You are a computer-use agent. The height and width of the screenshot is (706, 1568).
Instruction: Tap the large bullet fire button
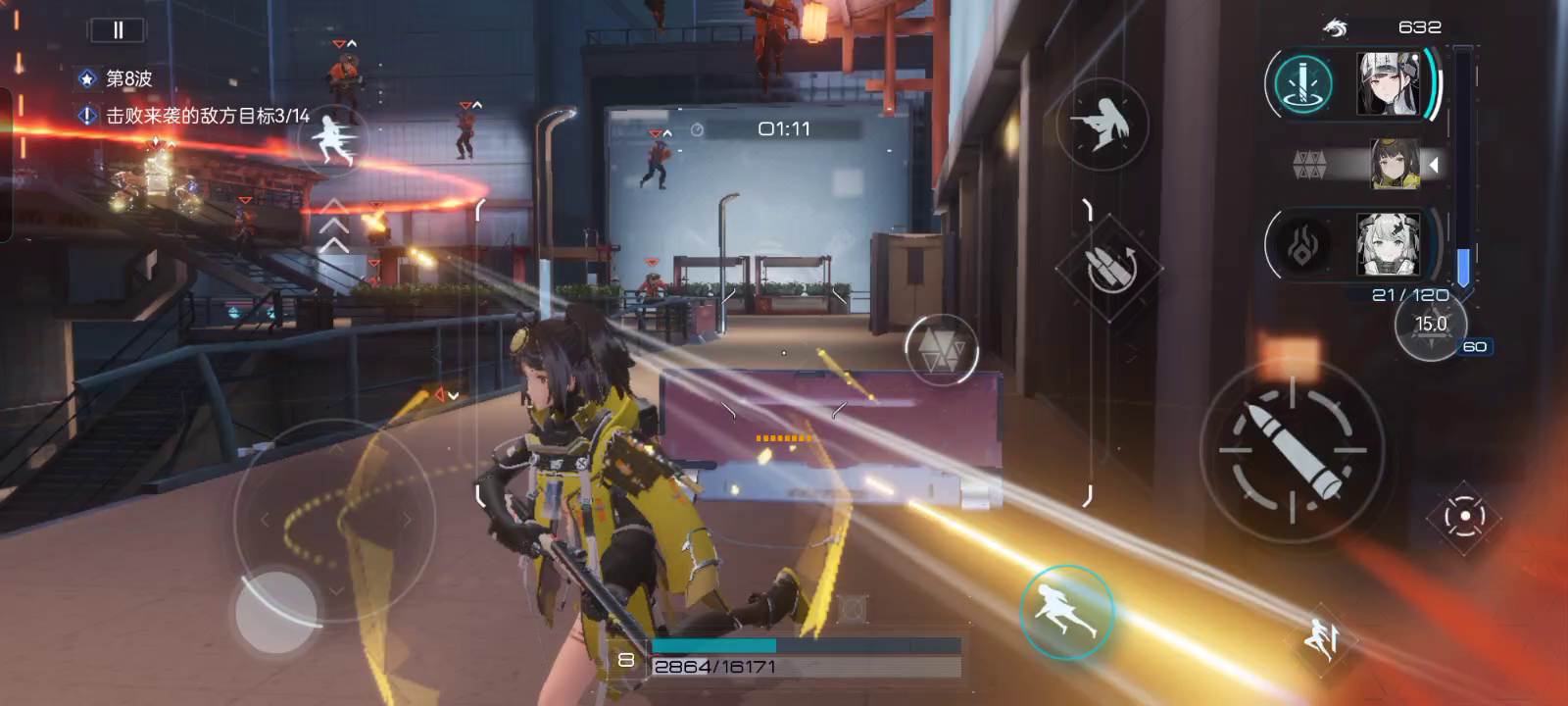coord(1292,450)
